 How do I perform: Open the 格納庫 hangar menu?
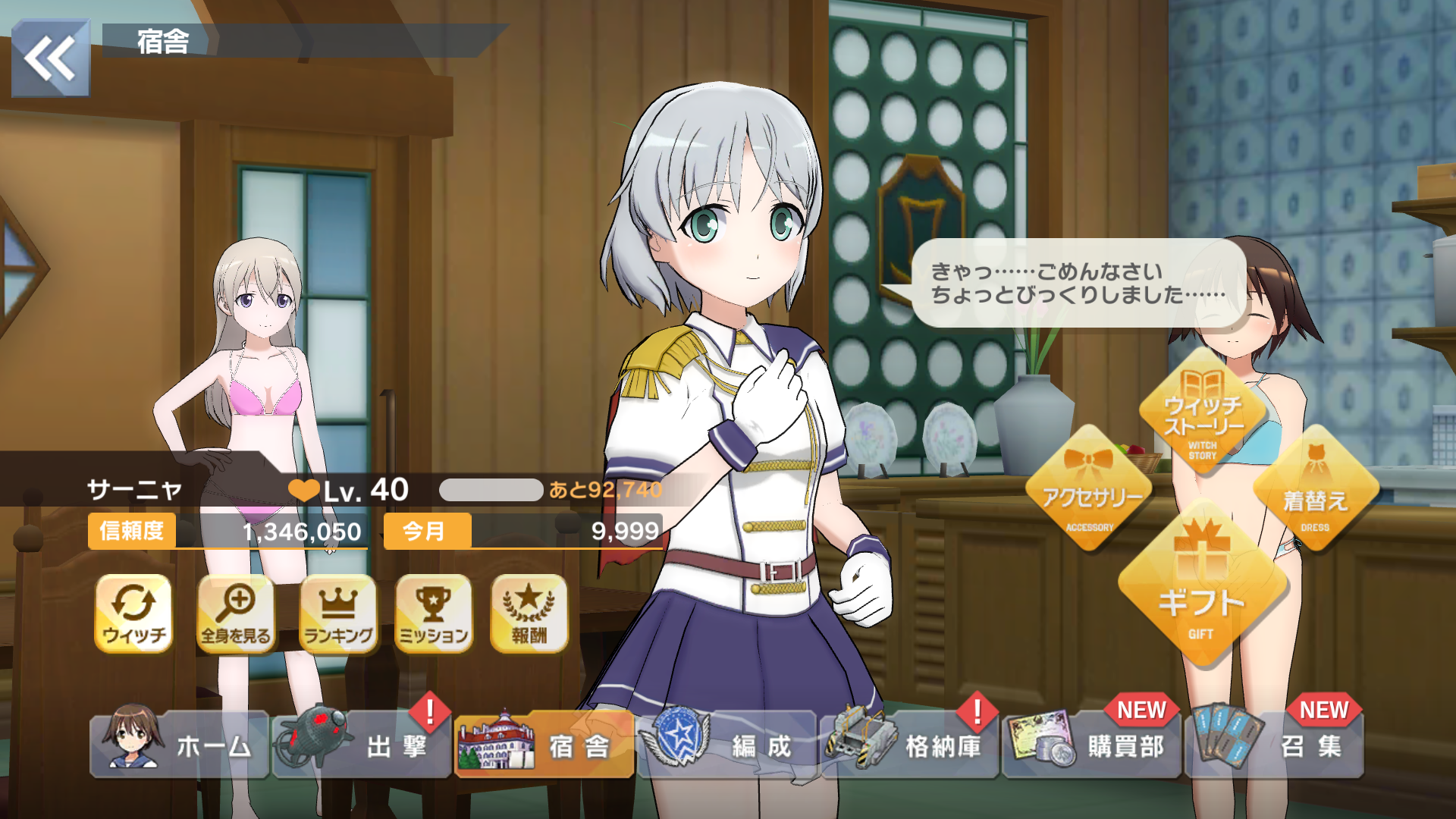click(909, 745)
